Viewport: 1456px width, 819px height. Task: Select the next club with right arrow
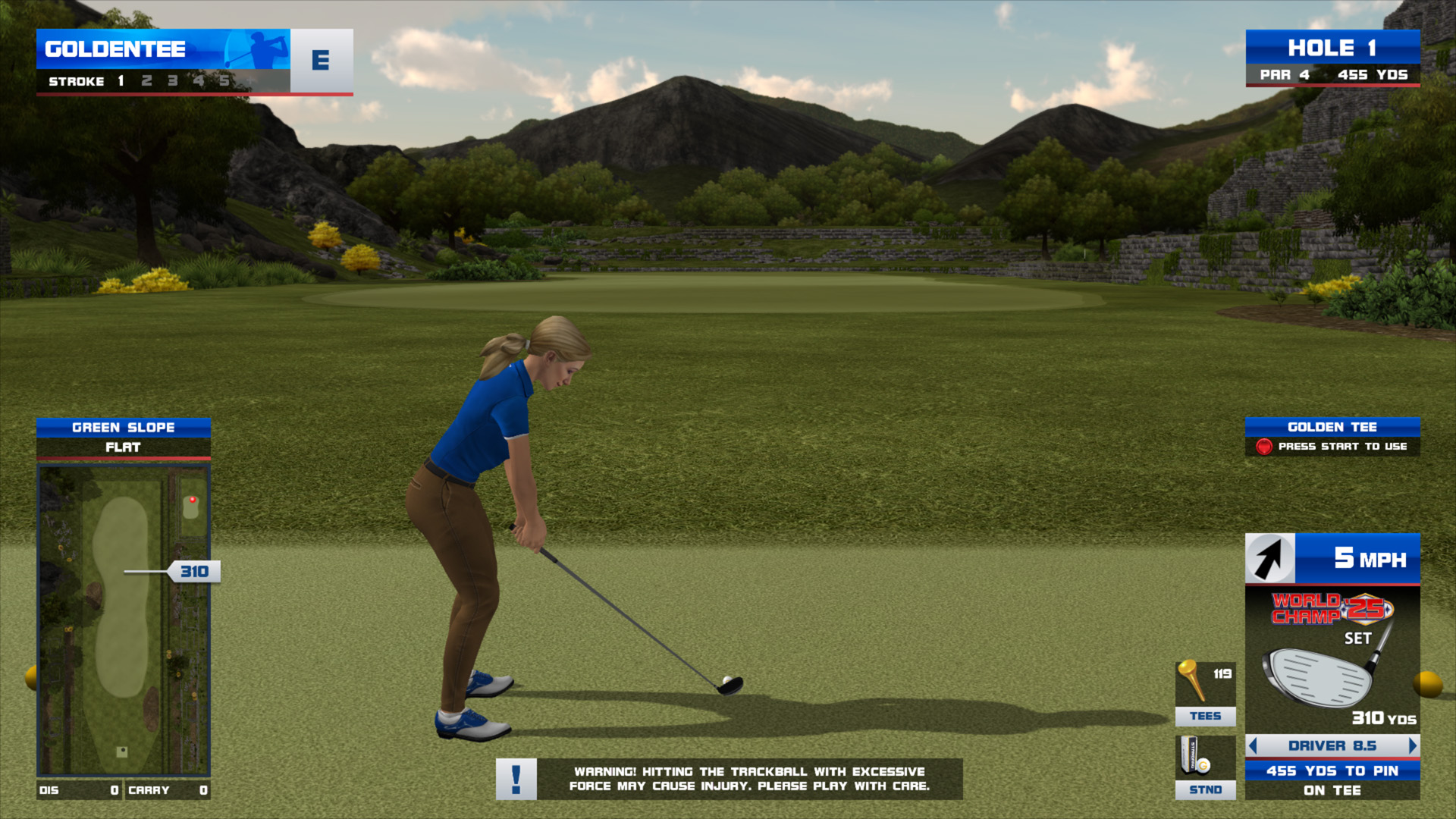pyautogui.click(x=1412, y=745)
